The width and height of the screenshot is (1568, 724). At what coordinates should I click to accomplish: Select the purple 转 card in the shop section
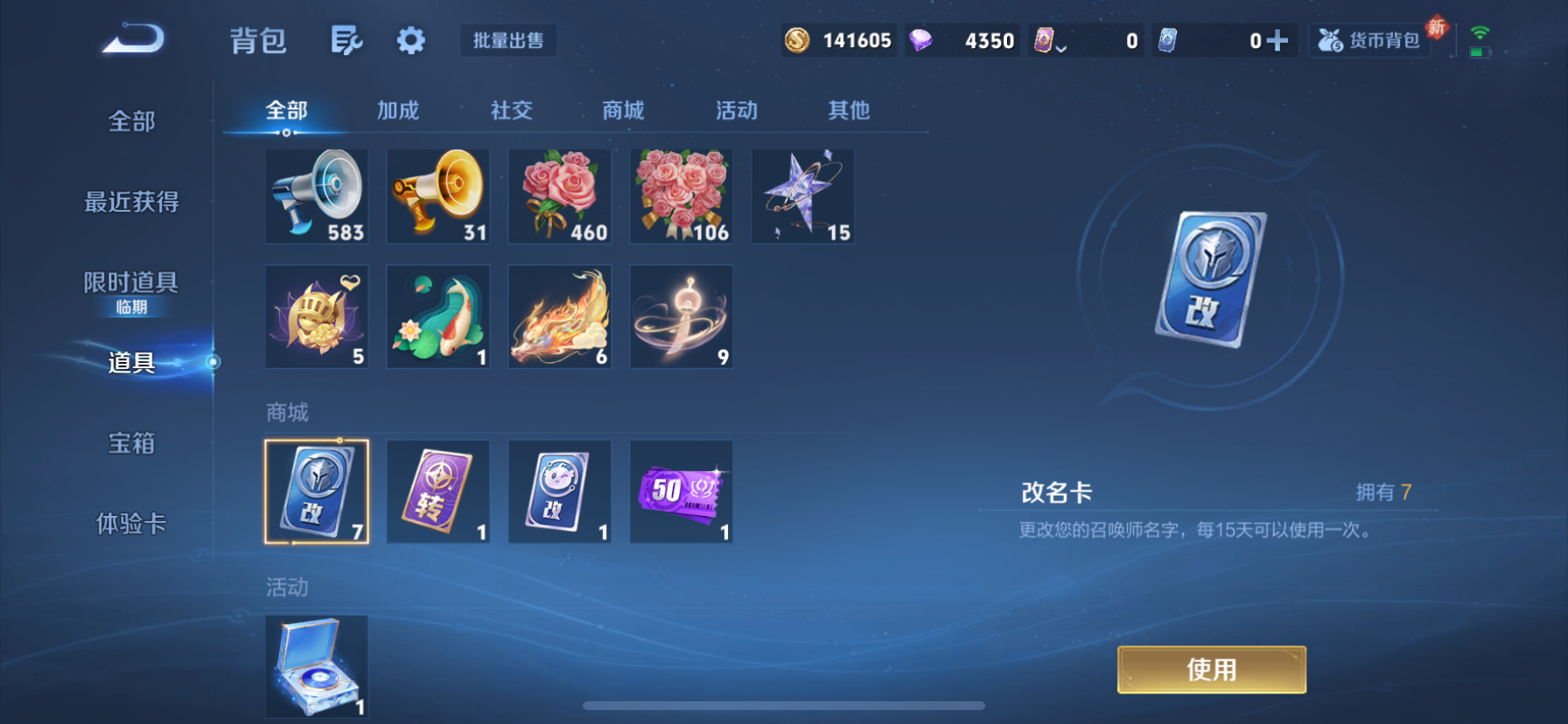[438, 491]
